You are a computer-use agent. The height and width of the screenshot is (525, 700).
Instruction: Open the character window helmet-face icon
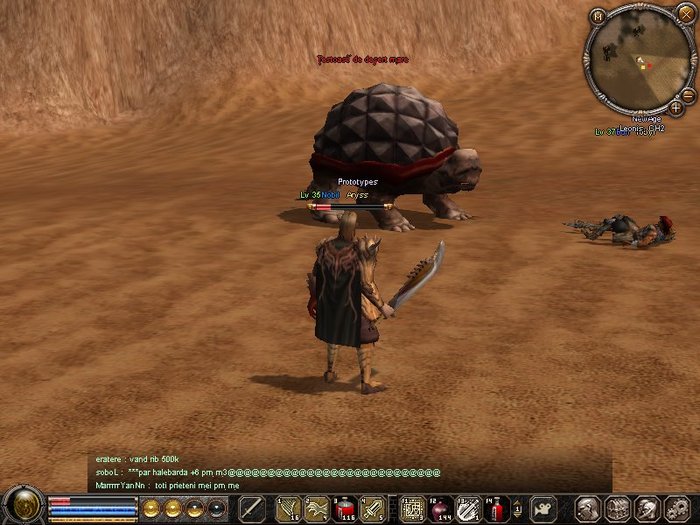[x=589, y=508]
